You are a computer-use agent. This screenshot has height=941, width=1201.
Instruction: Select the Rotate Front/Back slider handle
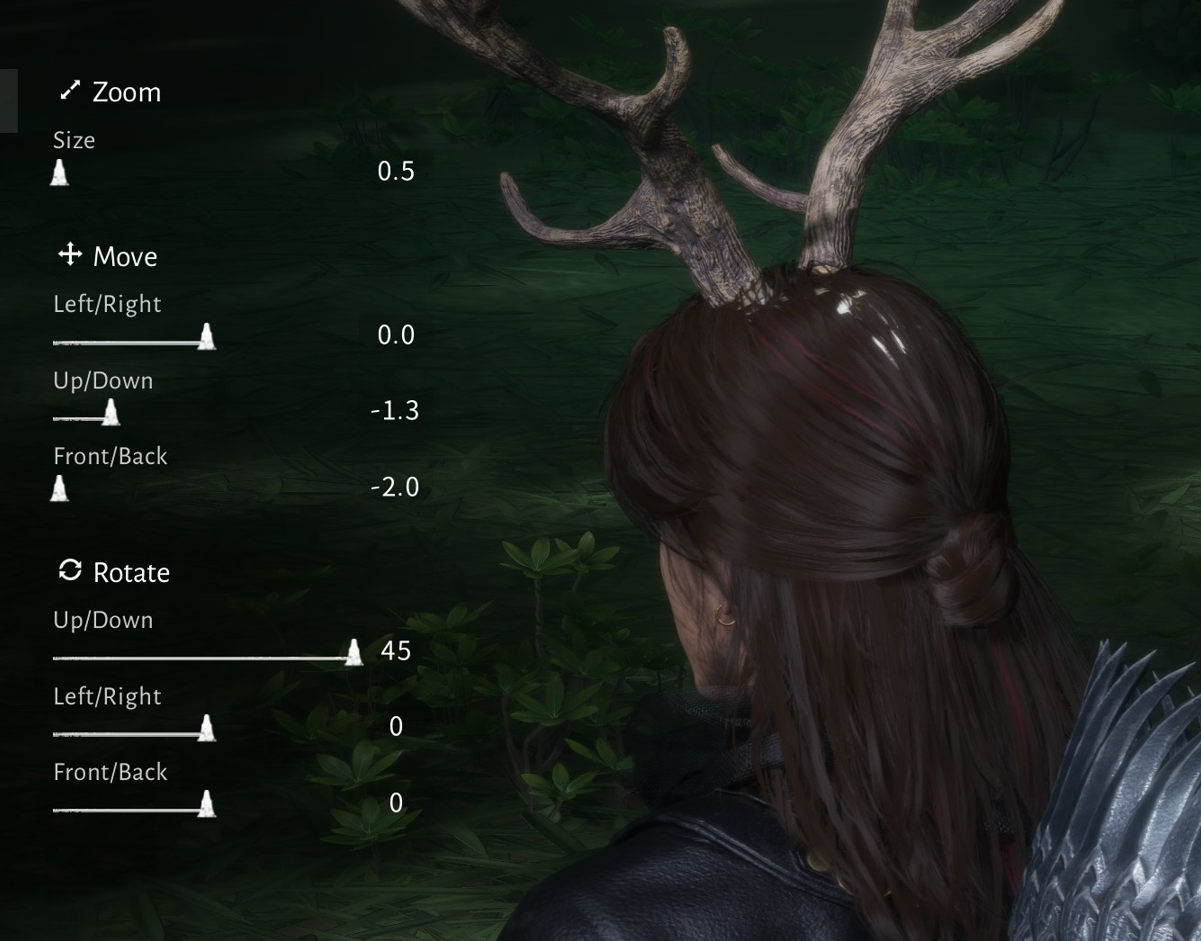click(206, 804)
